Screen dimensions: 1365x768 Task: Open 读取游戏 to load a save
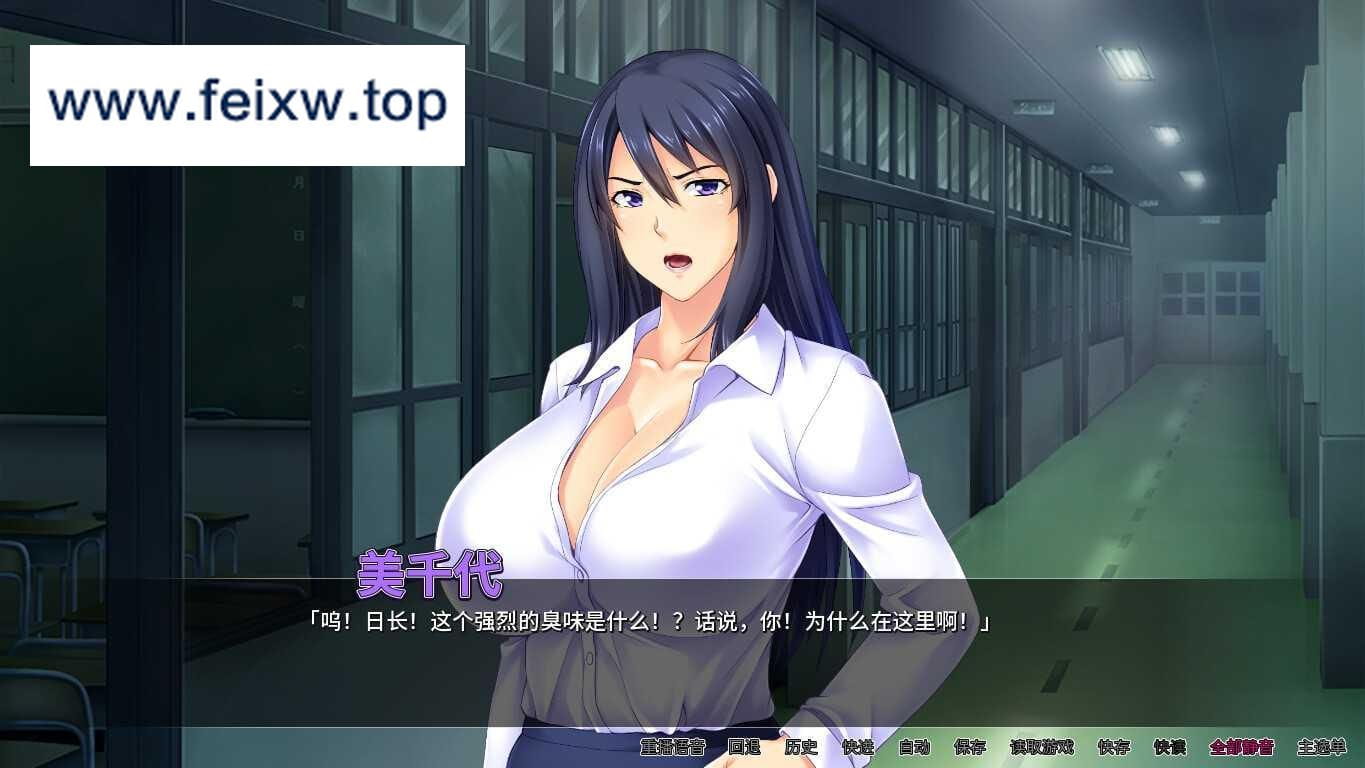tap(1041, 747)
